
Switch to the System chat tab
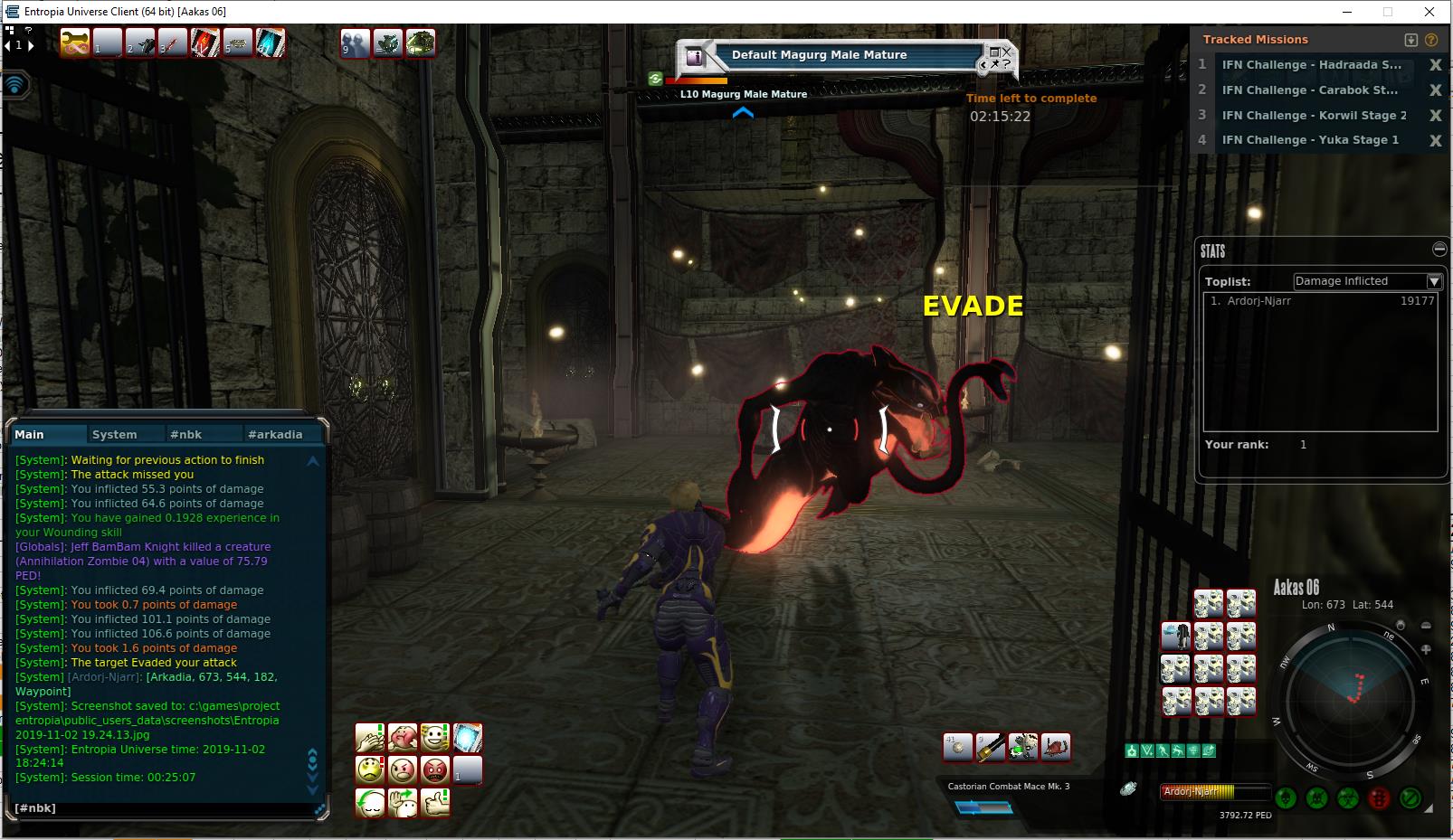pos(115,434)
